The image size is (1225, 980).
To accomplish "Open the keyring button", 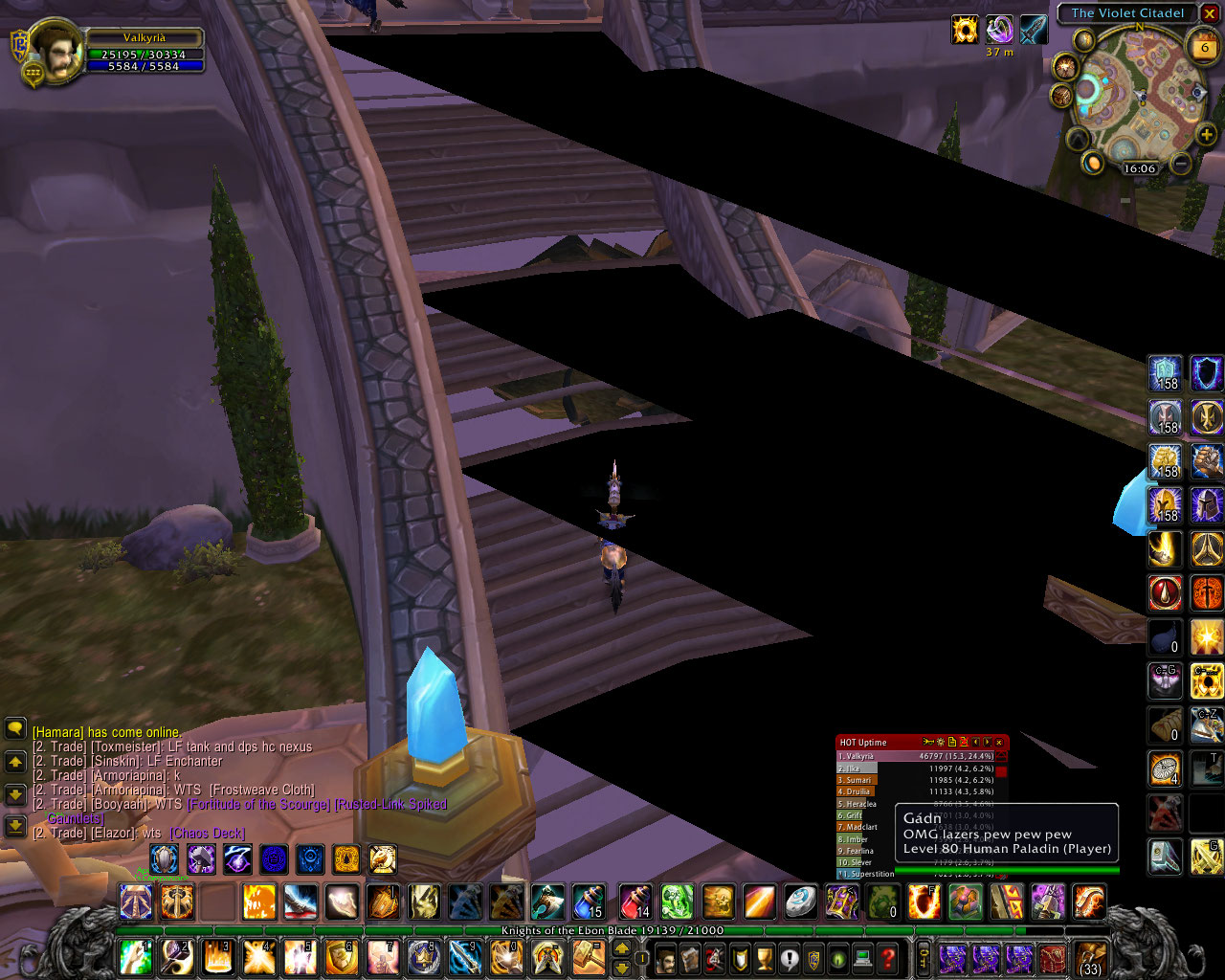I will (x=924, y=956).
